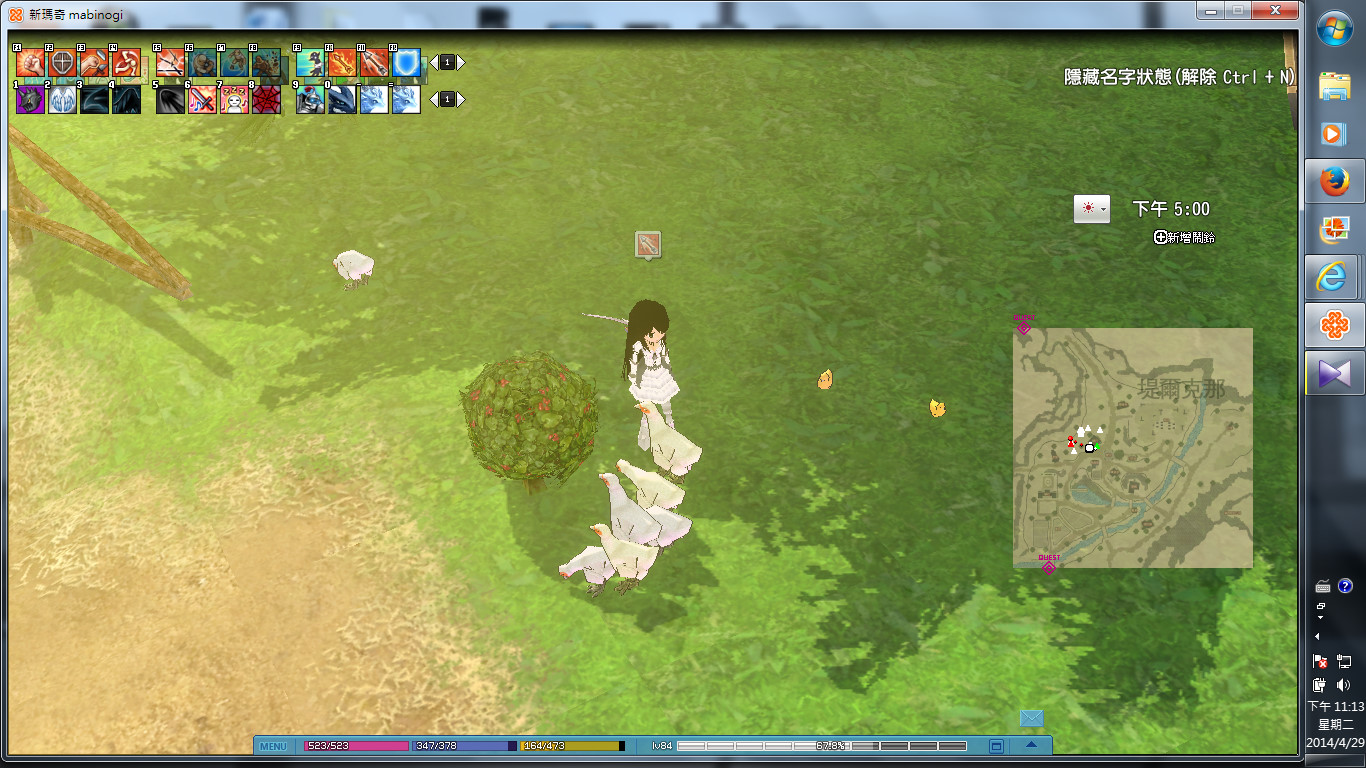Use the sleeping Zzz rest skill
Image resolution: width=1366 pixels, height=768 pixels.
(234, 100)
